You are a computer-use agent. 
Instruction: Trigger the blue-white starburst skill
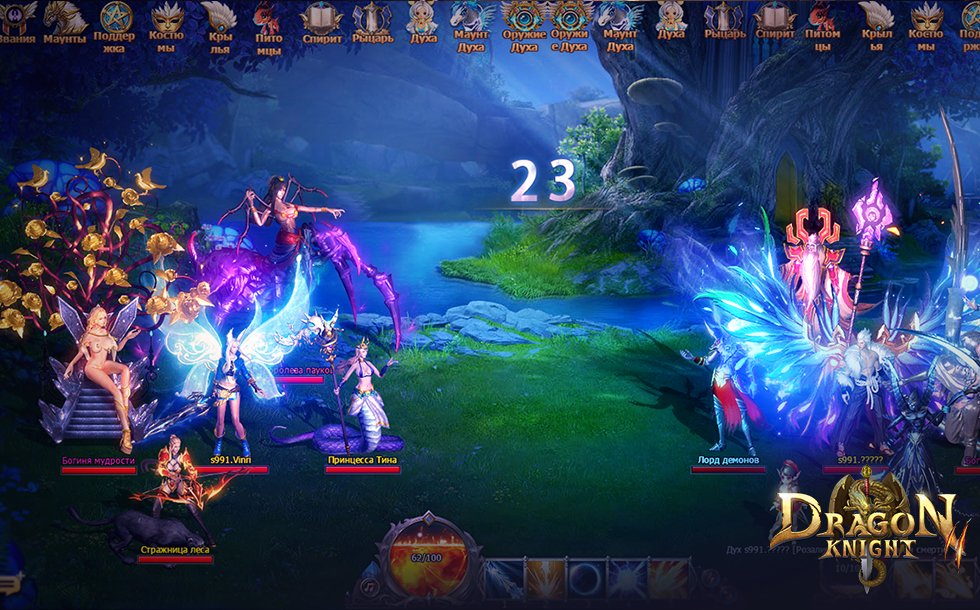[627, 579]
